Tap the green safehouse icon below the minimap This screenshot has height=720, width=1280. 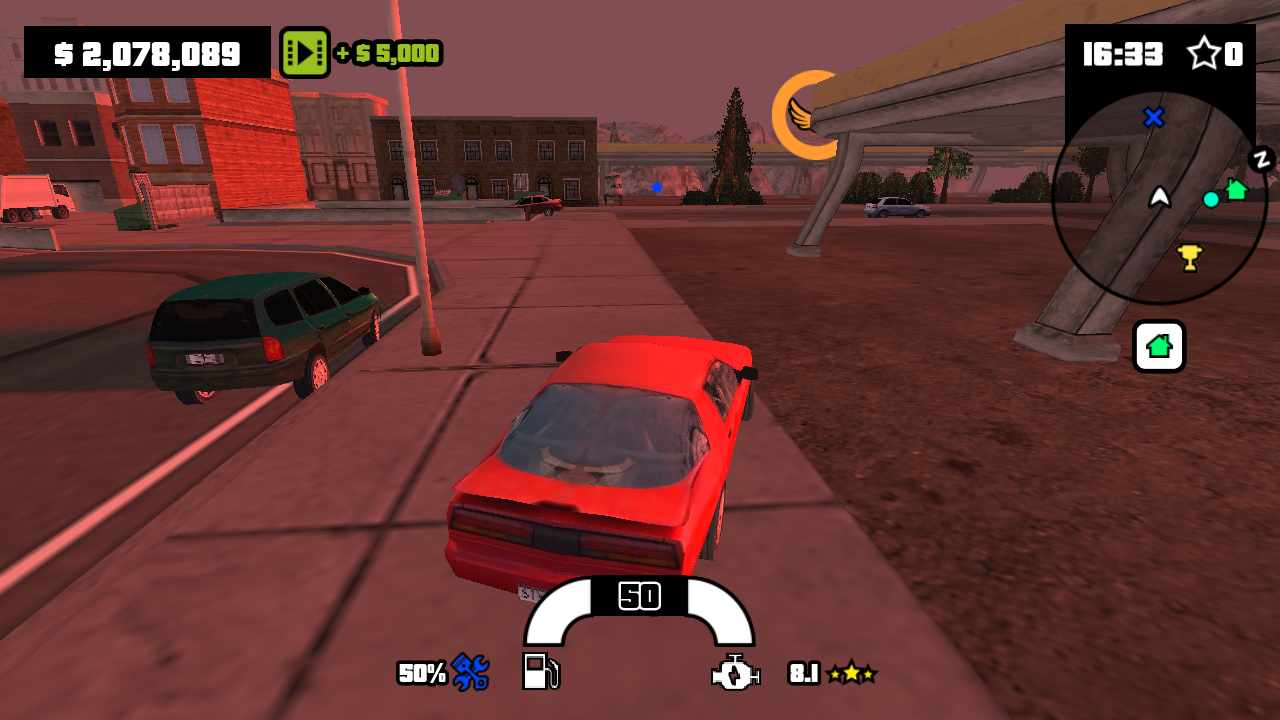click(1158, 346)
